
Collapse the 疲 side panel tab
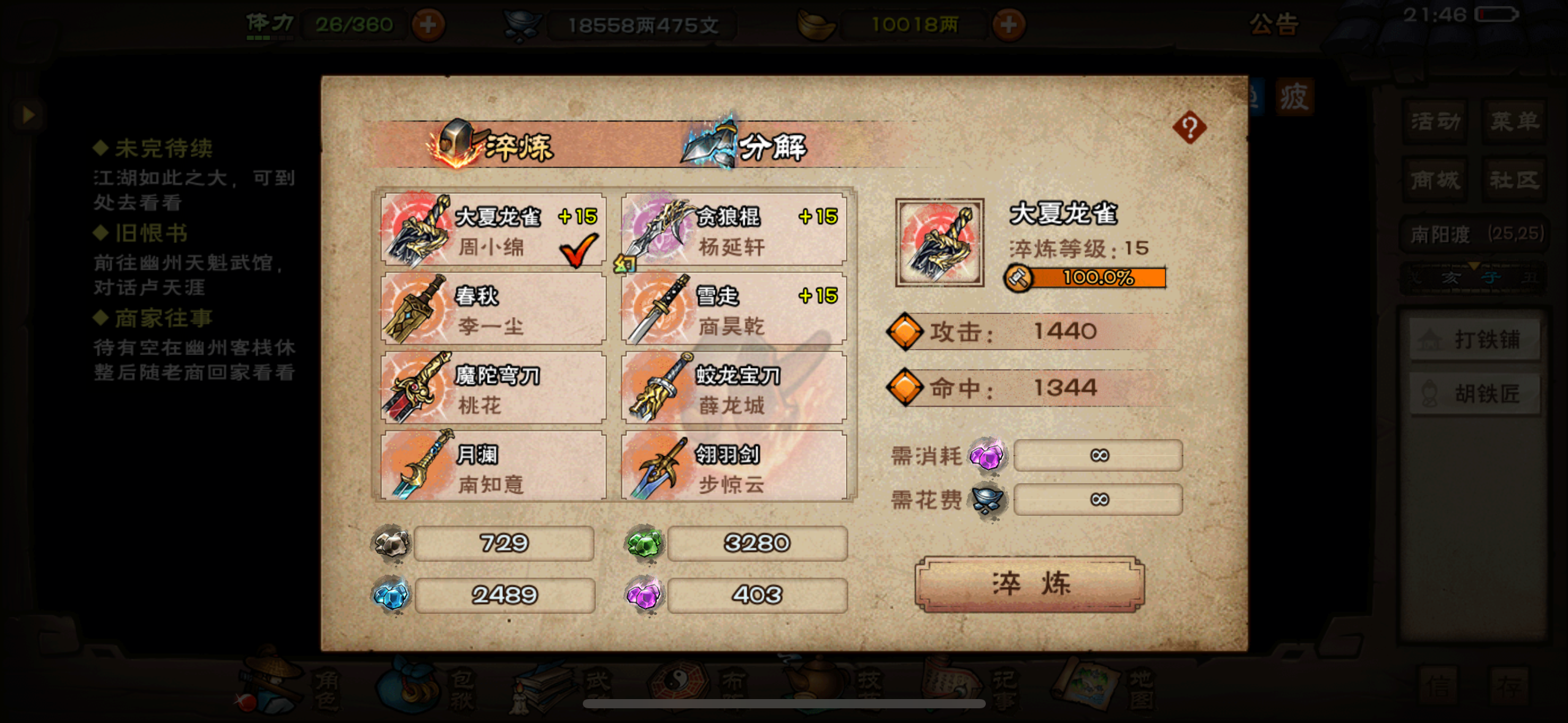point(1296,97)
